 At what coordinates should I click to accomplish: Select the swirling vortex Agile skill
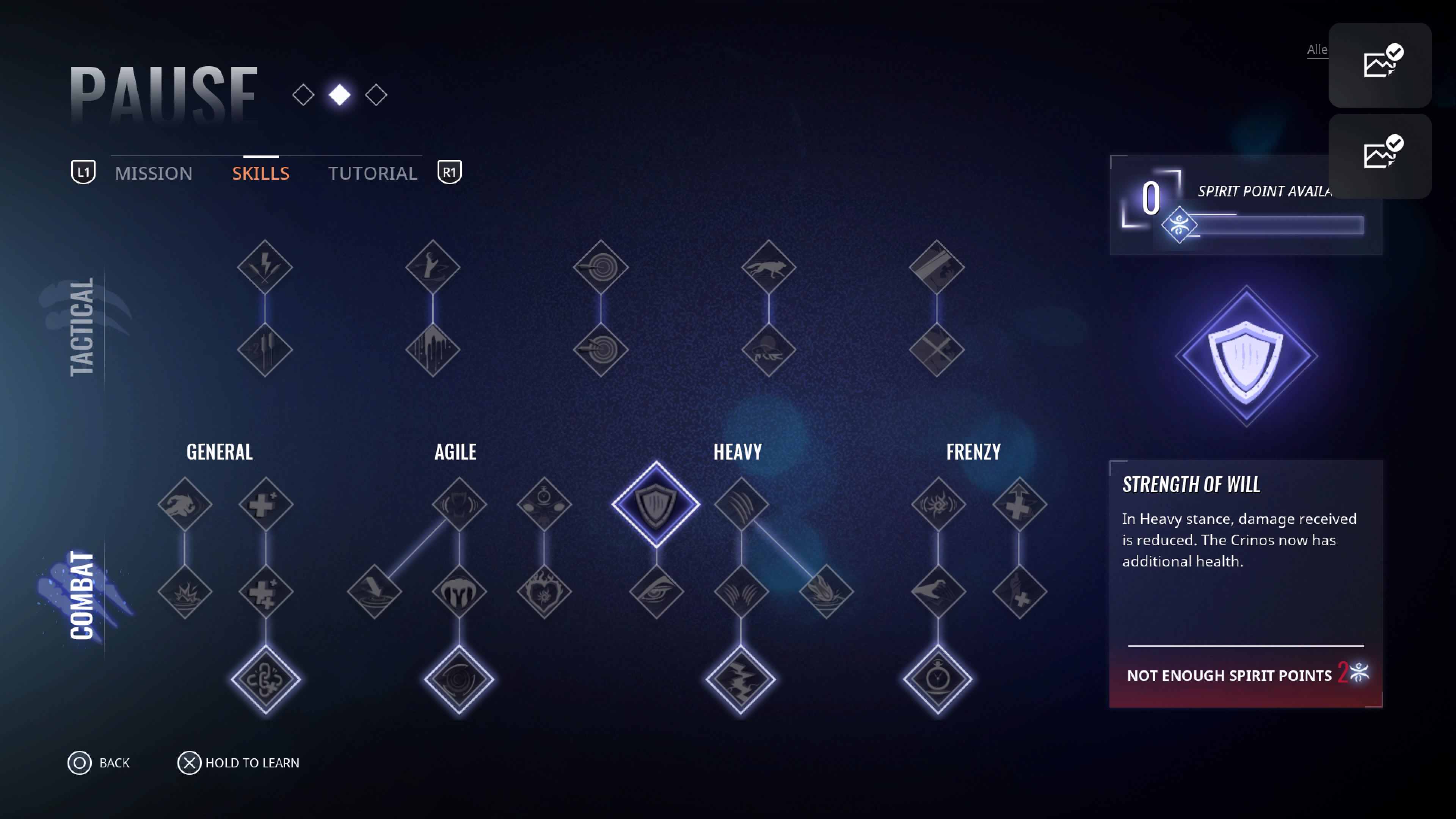point(459,679)
